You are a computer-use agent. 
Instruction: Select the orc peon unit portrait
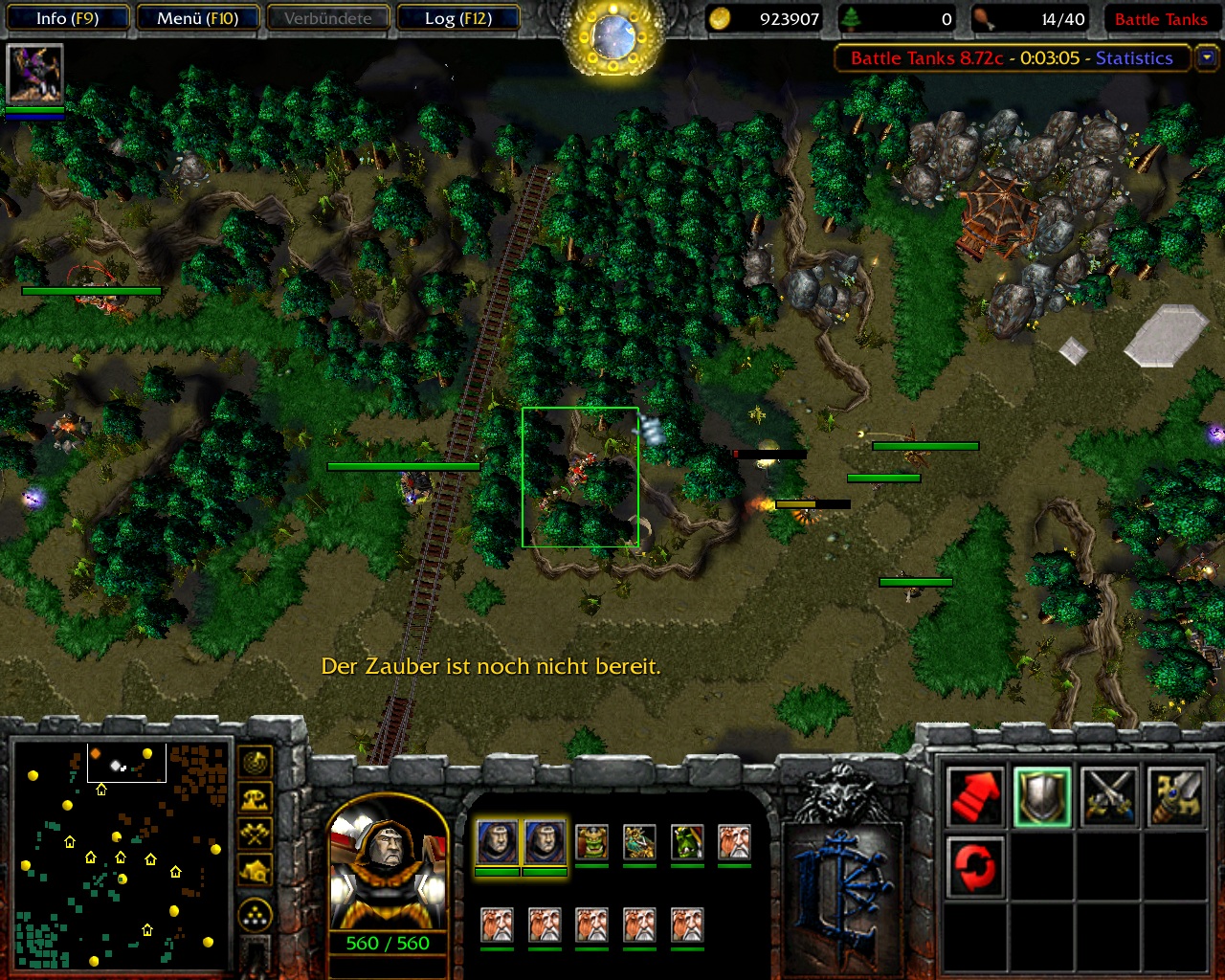591,842
